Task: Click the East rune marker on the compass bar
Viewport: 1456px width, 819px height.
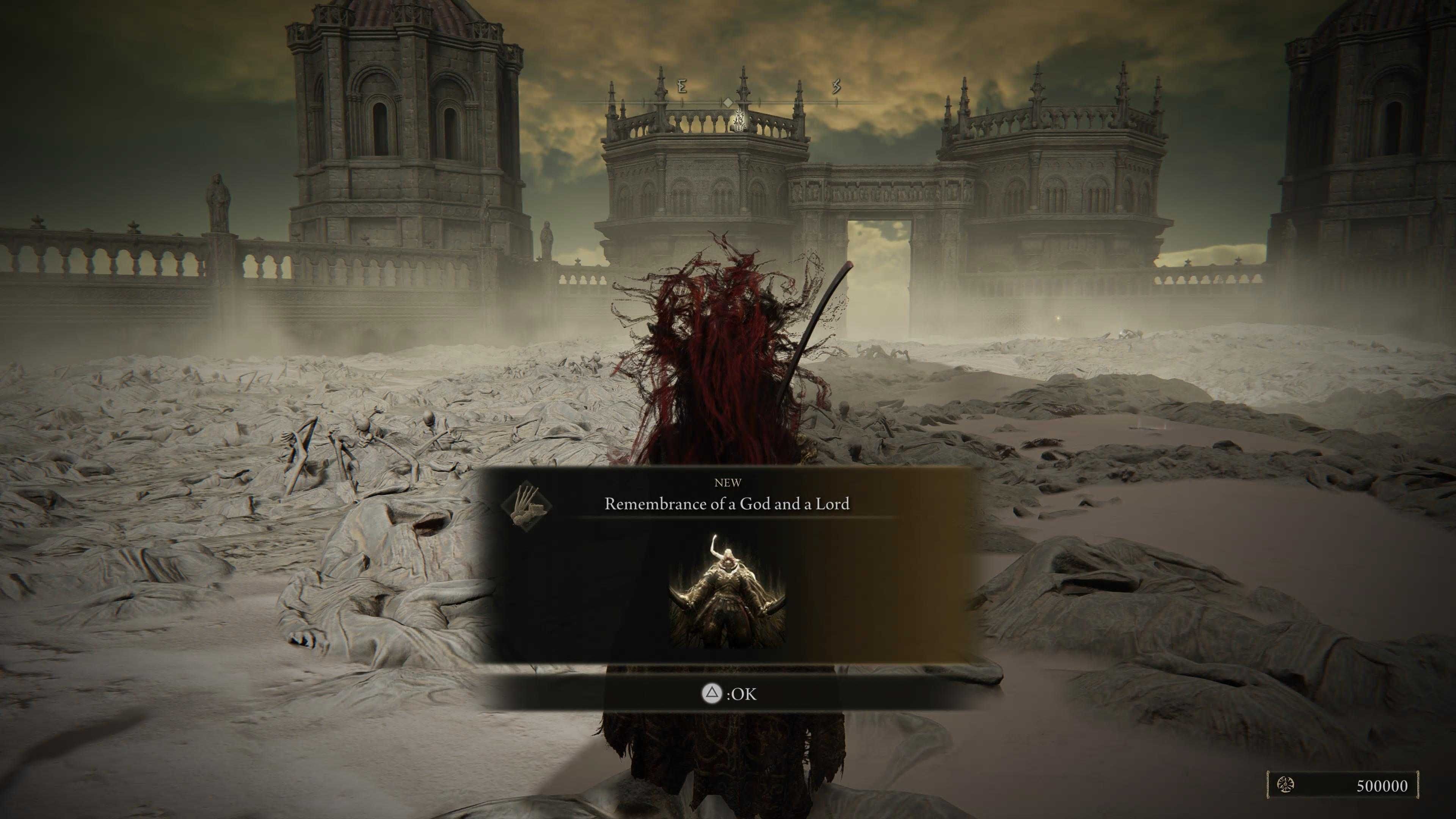Action: point(683,86)
